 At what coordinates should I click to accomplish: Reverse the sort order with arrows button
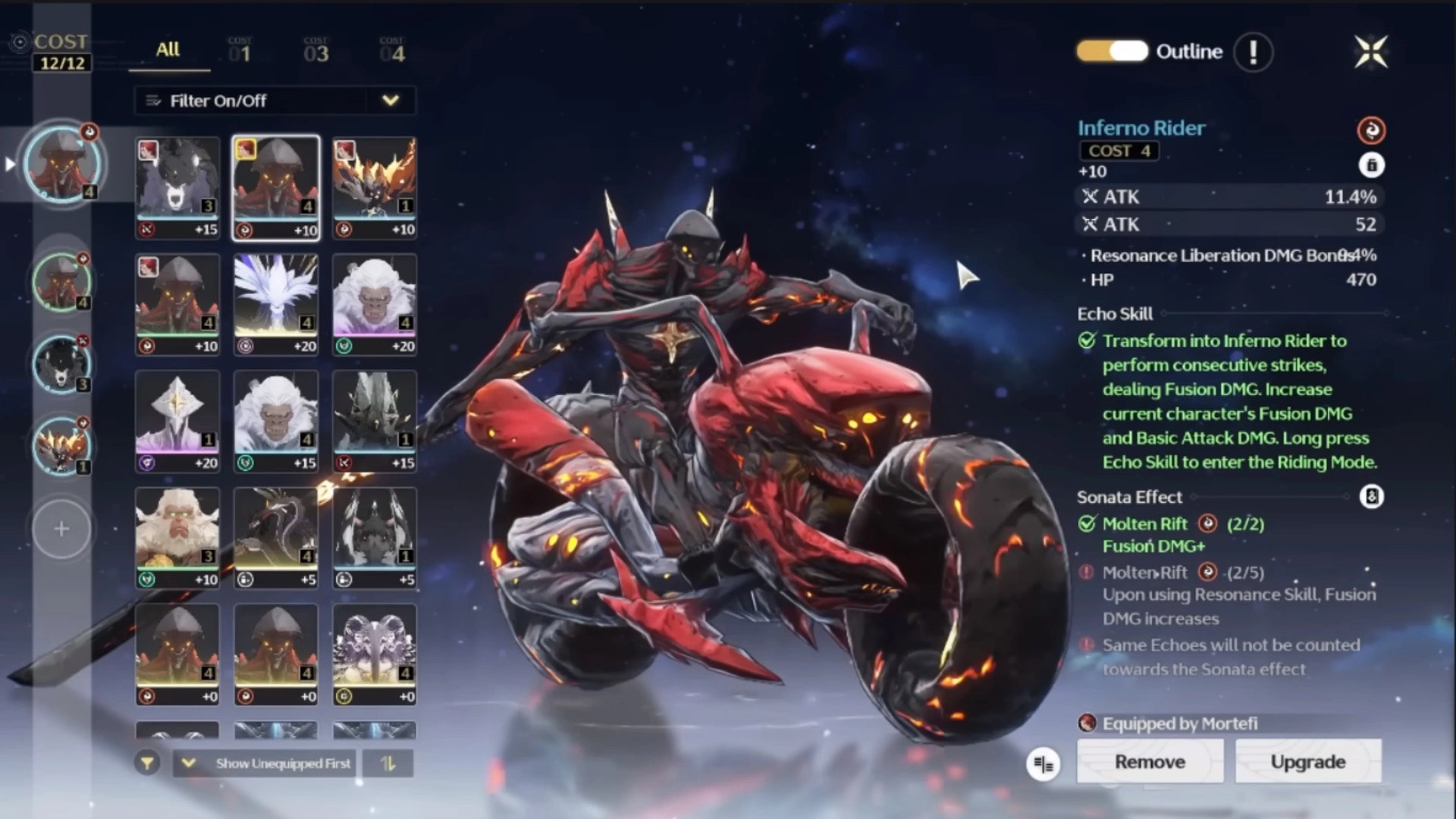388,764
